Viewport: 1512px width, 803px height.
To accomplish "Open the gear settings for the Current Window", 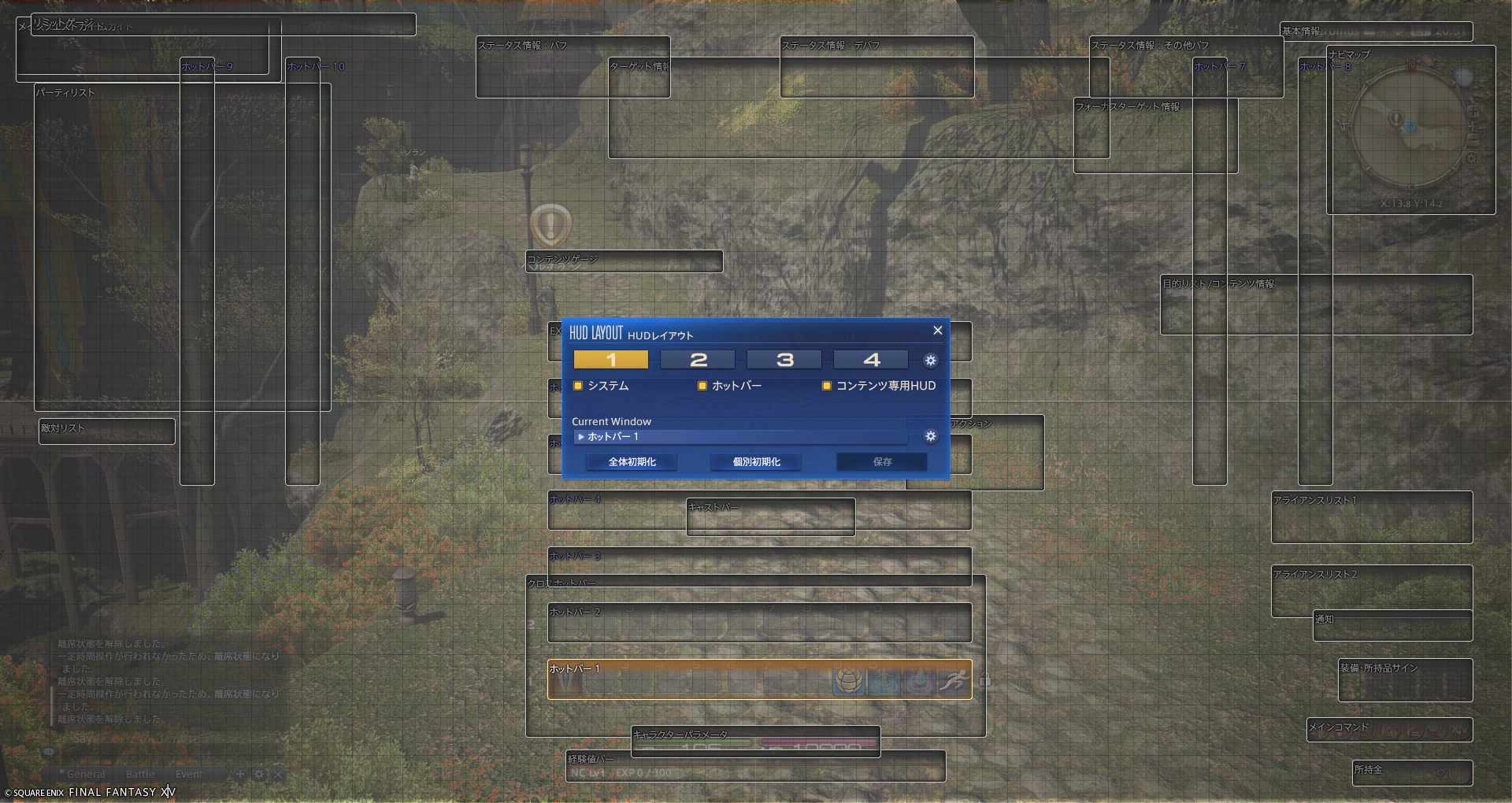I will tap(930, 436).
